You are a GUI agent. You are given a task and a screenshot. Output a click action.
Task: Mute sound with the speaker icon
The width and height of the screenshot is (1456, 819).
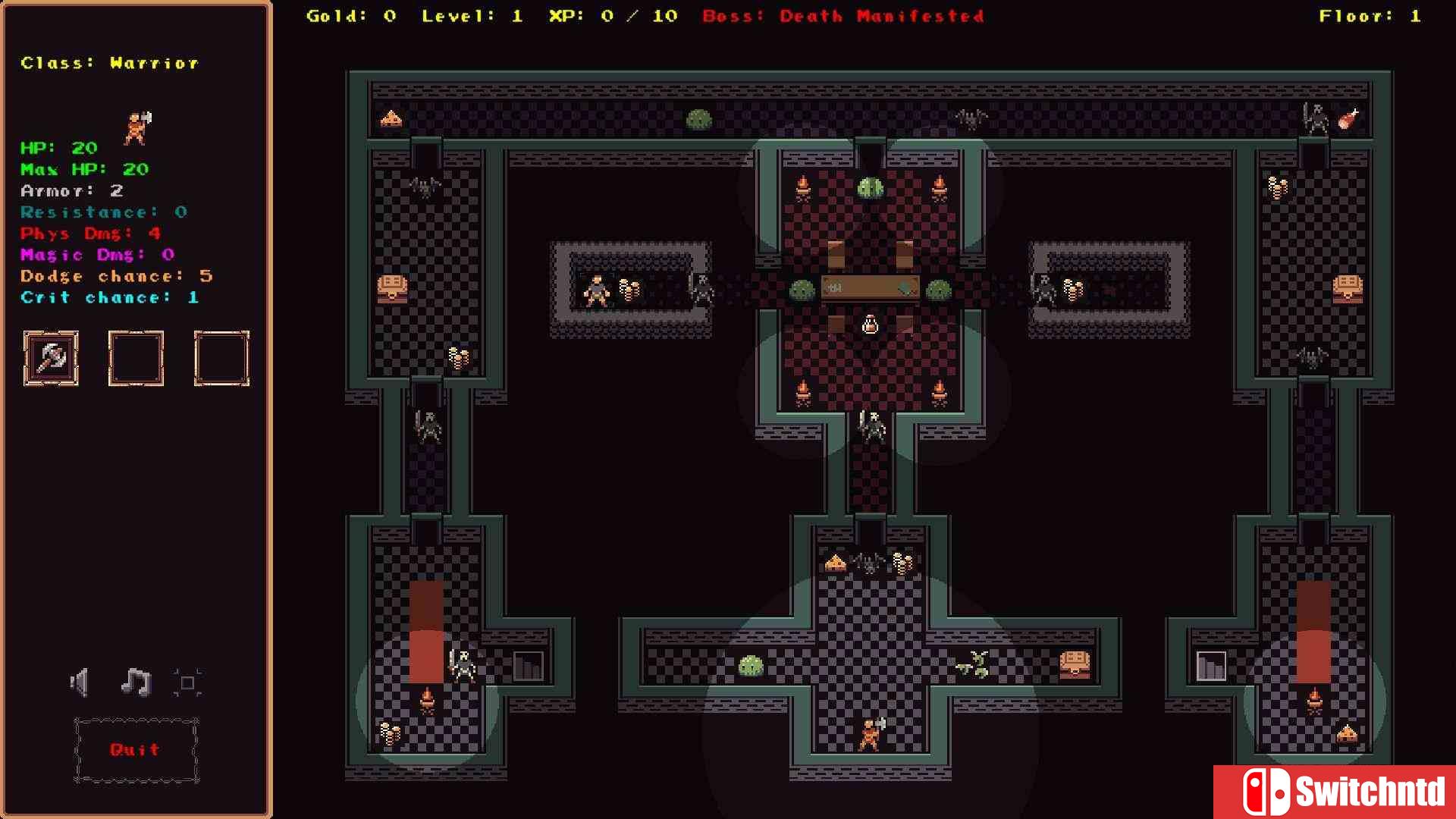click(x=80, y=681)
